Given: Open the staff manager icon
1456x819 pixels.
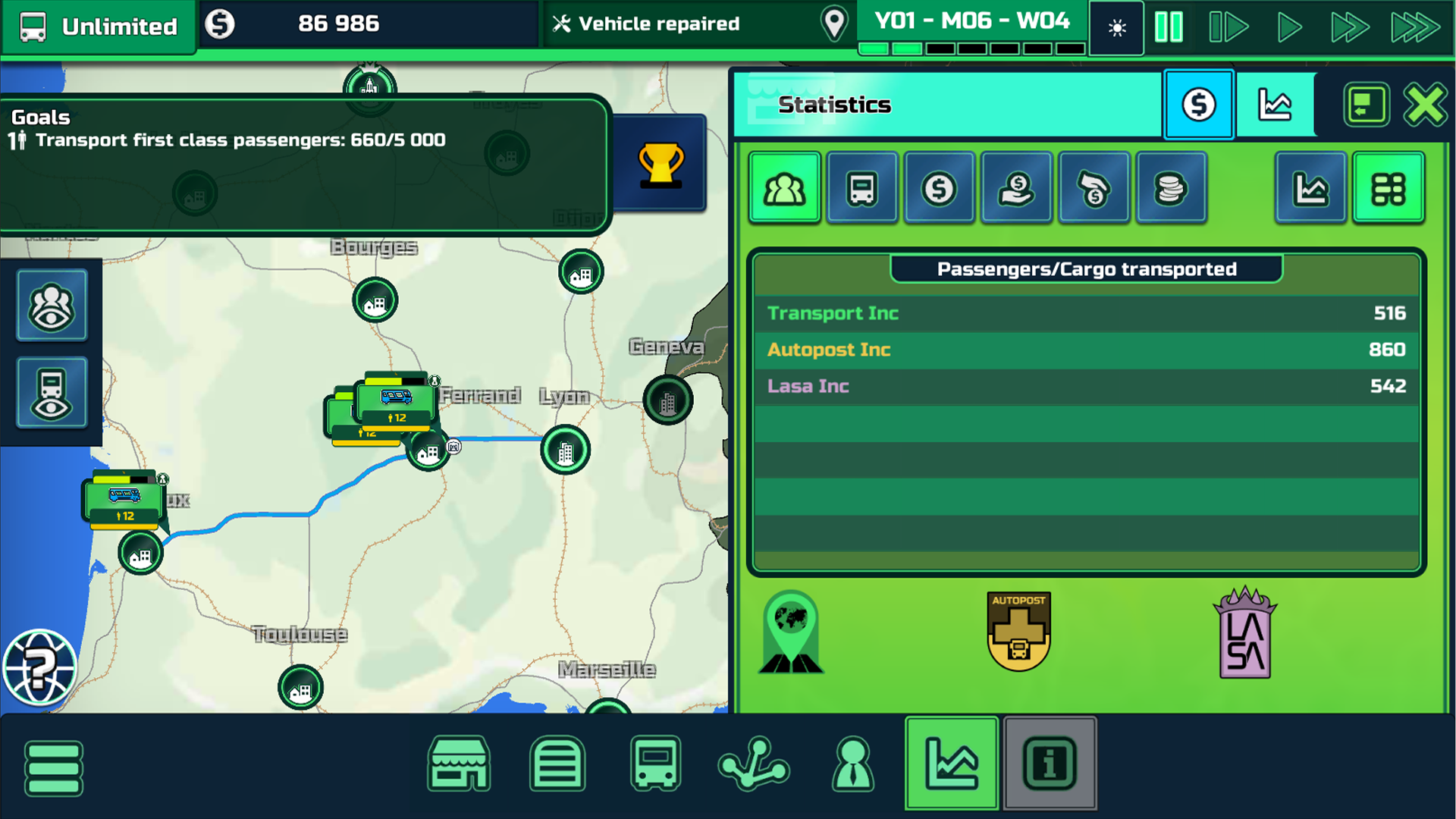Looking at the screenshot, I should click(853, 765).
